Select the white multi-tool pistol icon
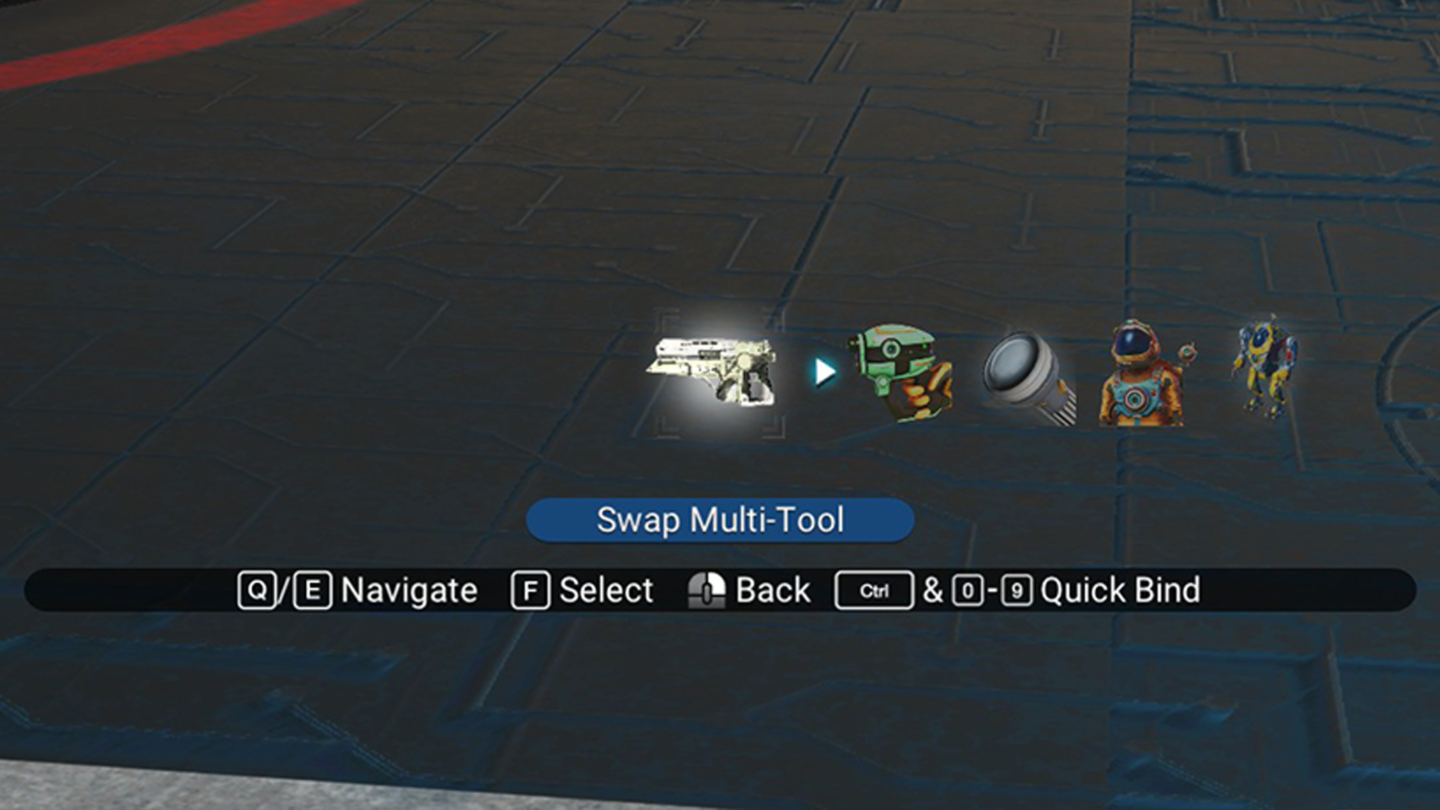Screen dimensions: 1440x810 click(x=711, y=371)
